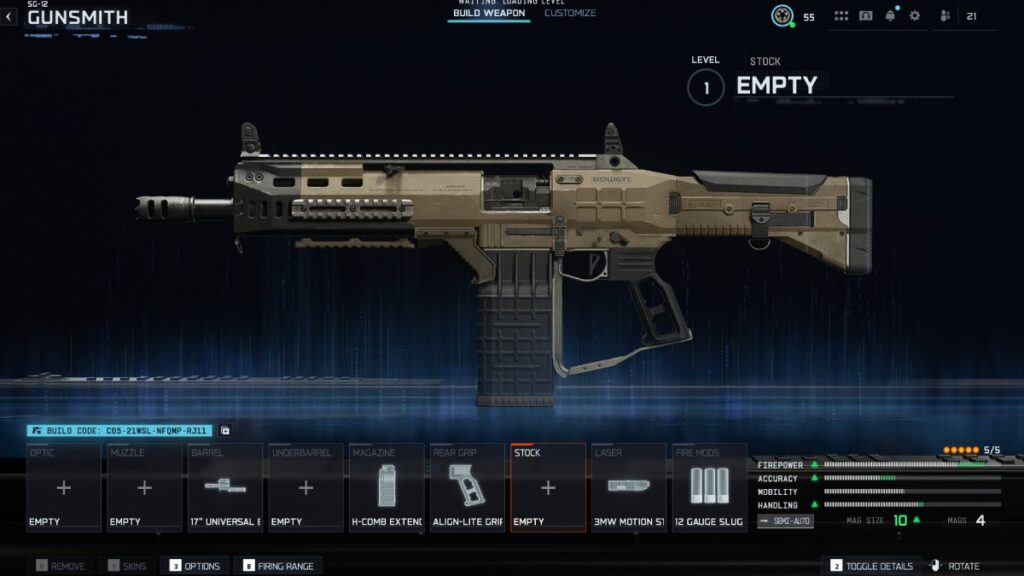Open the grid menu icon
Screen dimensions: 1024x576
pyautogui.click(x=841, y=16)
